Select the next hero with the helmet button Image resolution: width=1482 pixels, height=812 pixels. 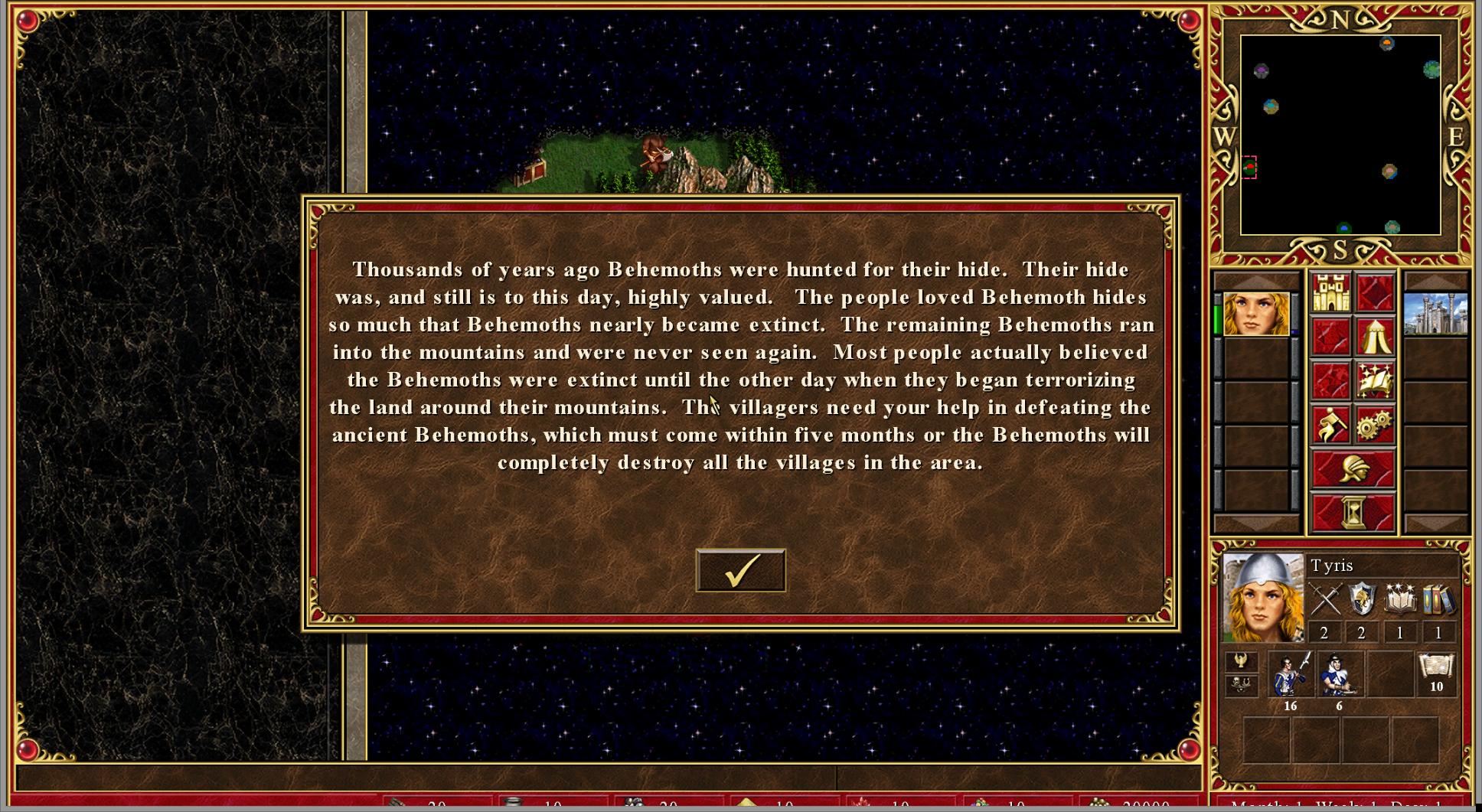[1353, 468]
